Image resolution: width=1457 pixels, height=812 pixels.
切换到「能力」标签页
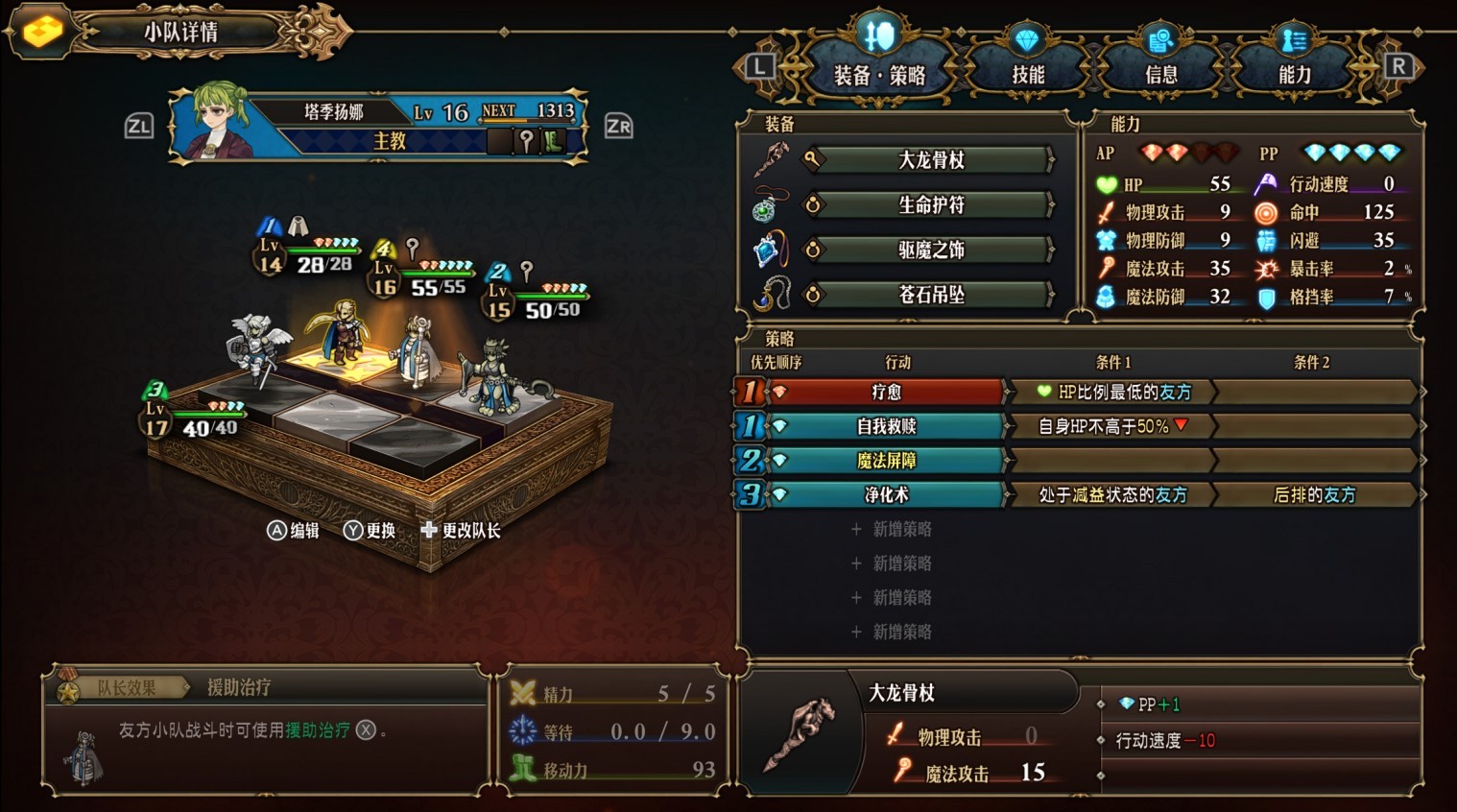coord(1293,73)
